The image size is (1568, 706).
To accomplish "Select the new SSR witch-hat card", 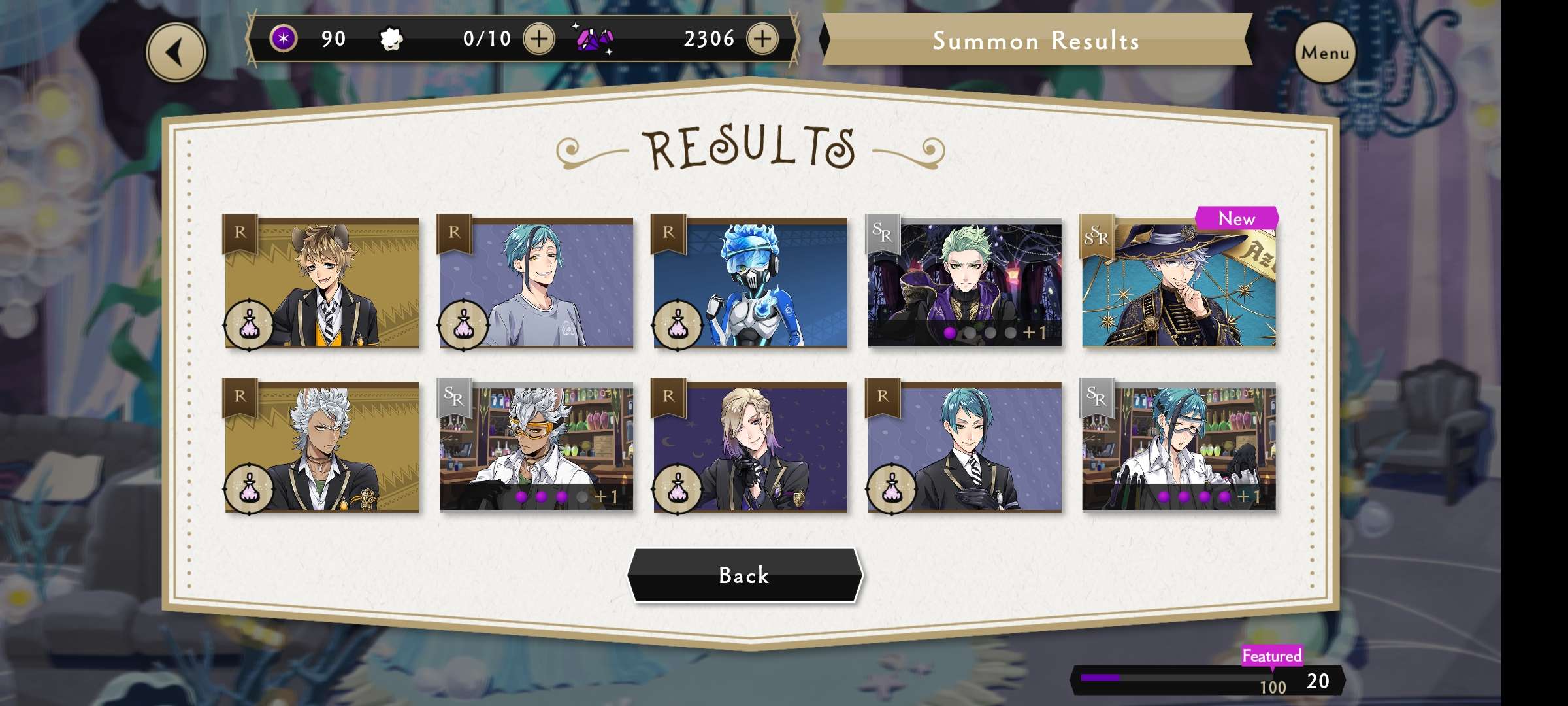I will pyautogui.click(x=1179, y=282).
